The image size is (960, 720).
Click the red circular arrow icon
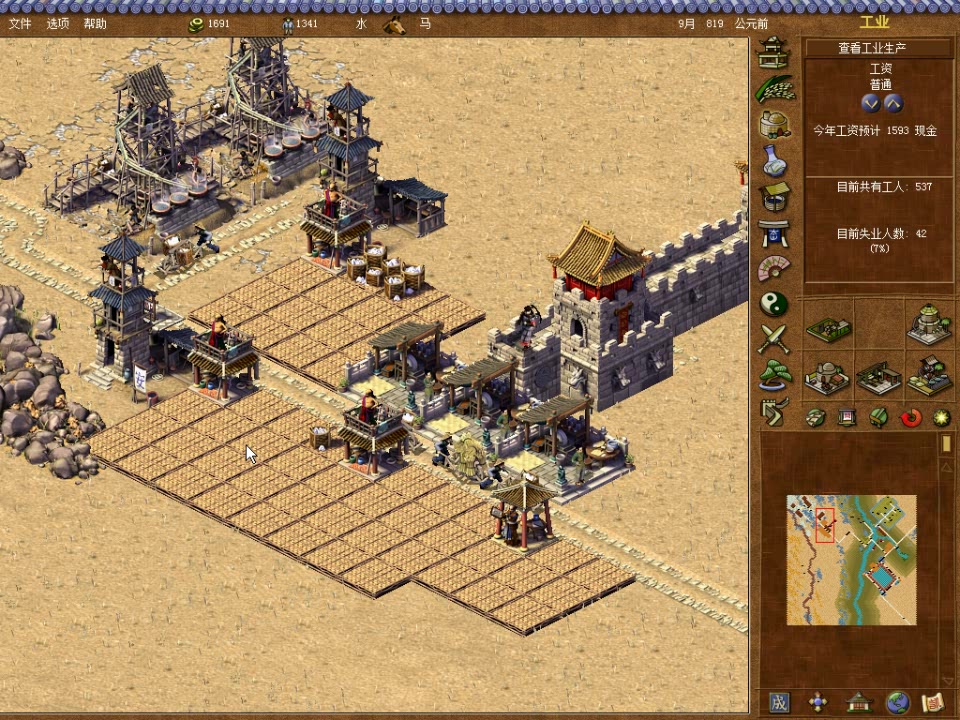tap(911, 417)
